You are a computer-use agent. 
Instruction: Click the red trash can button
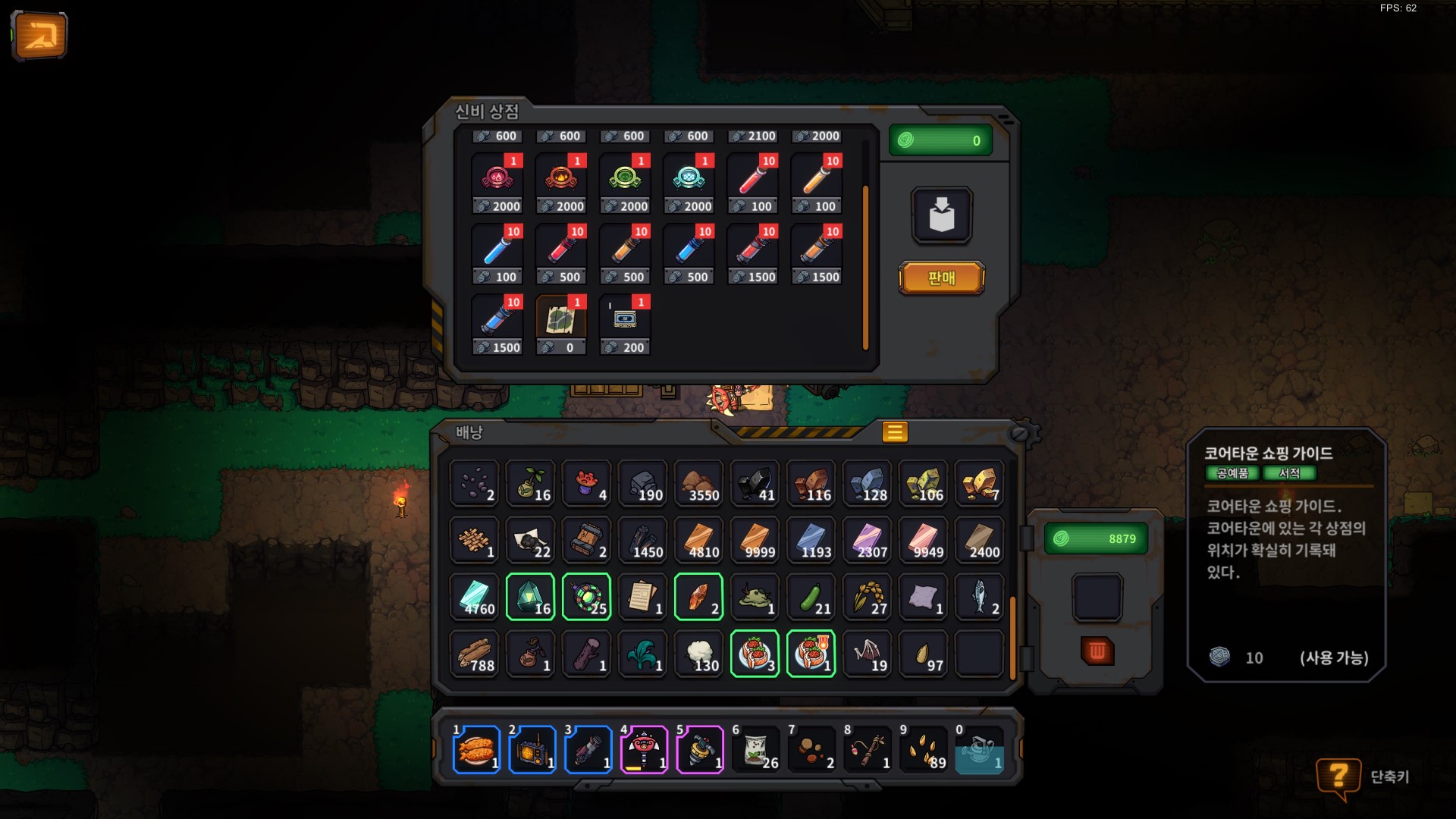(1097, 651)
